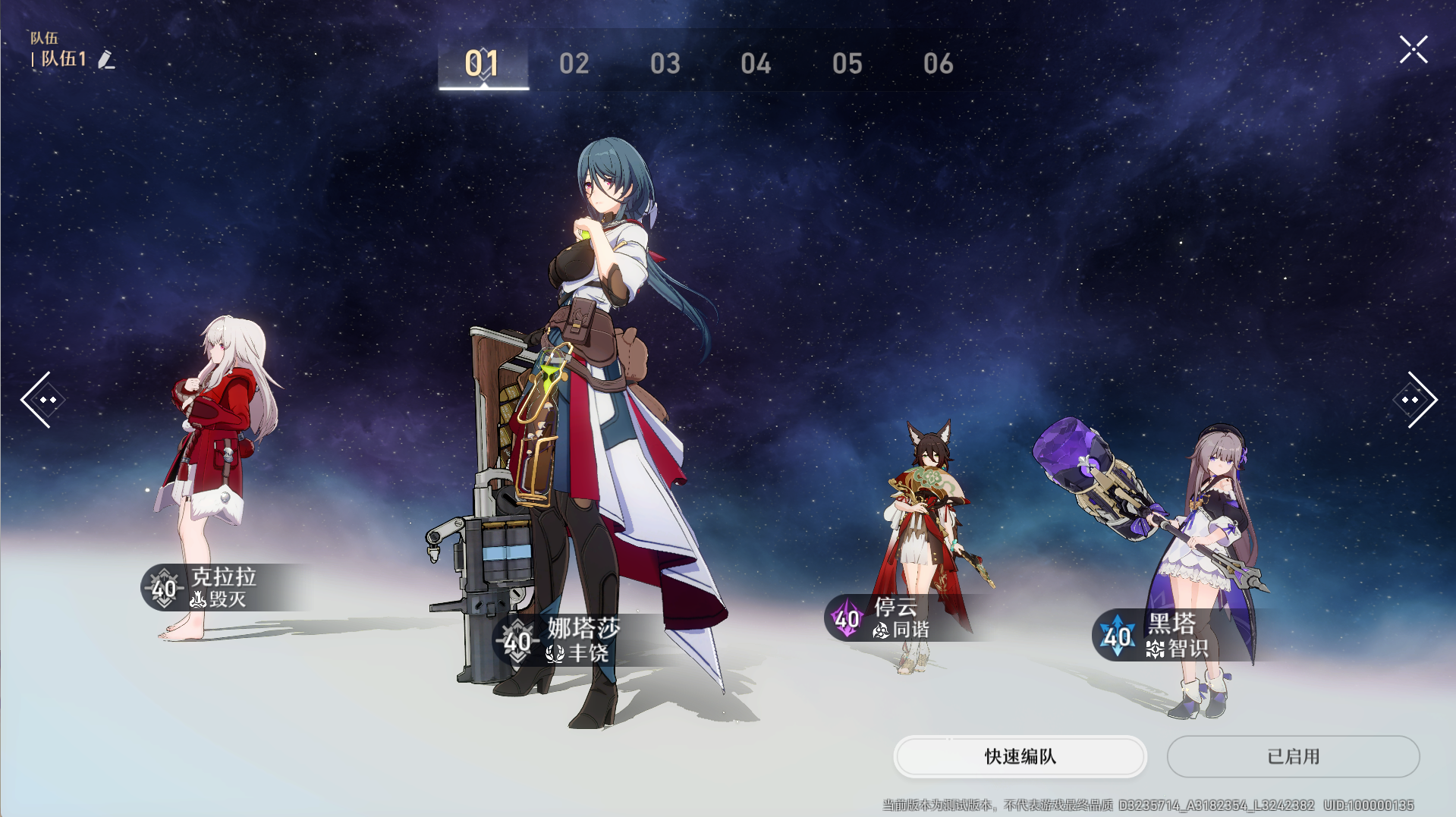This screenshot has width=1456, height=817.
Task: Select team tab 04
Action: 756,64
